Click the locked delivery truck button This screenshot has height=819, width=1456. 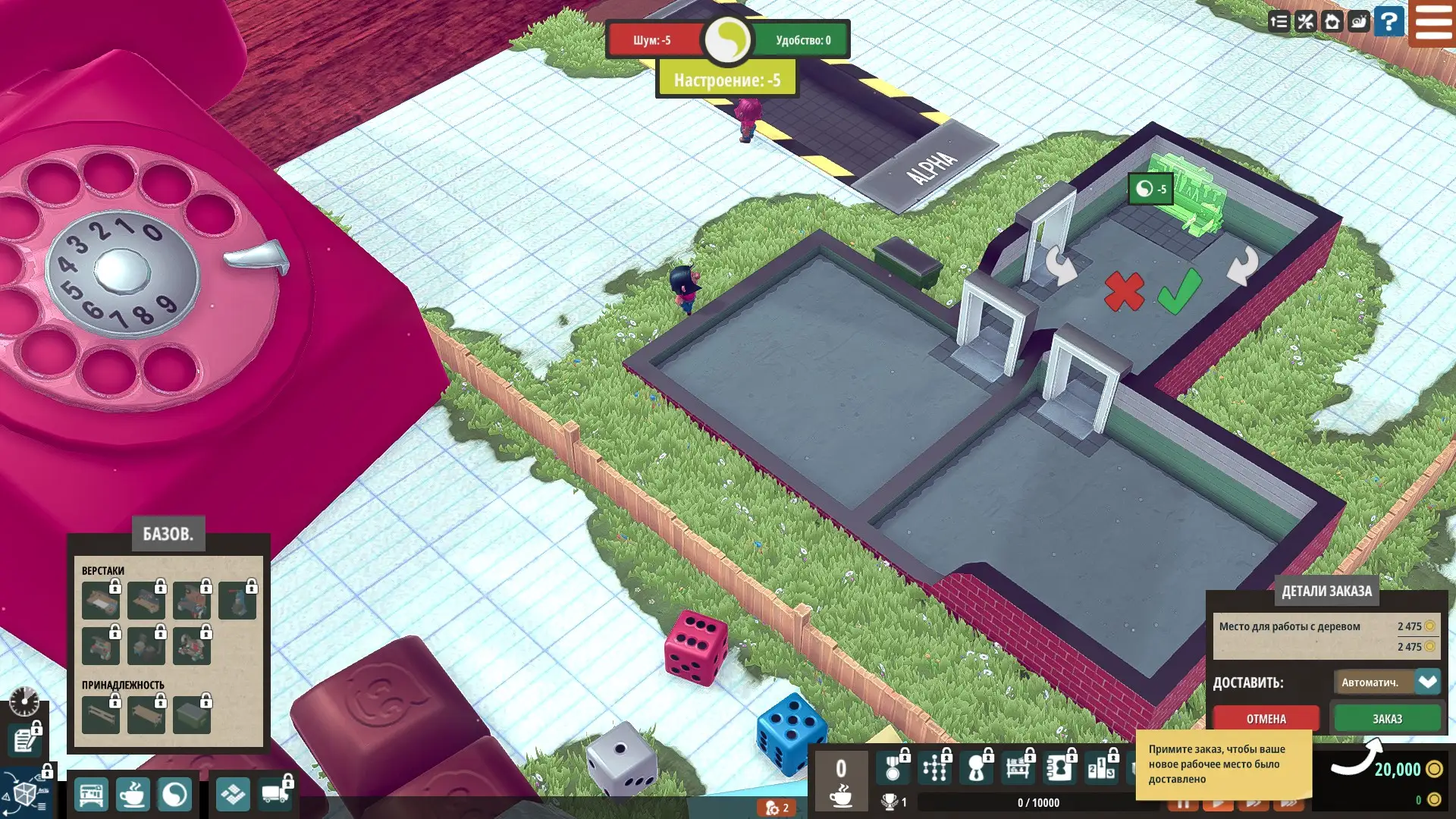tap(275, 793)
